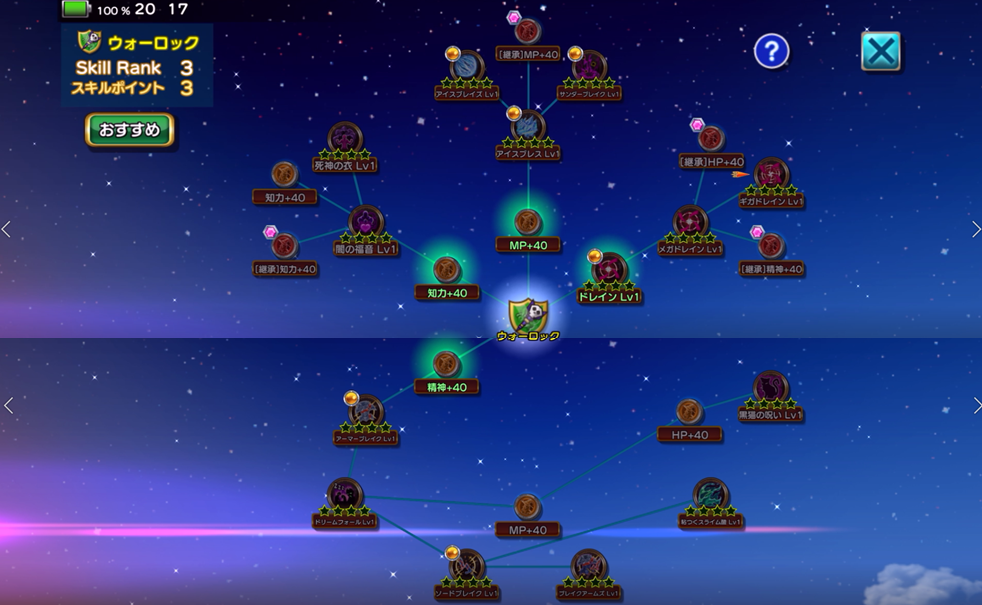Screen dimensions: 982x605
Task: Select the [継承]MP+40 inherit node
Action: click(x=527, y=32)
